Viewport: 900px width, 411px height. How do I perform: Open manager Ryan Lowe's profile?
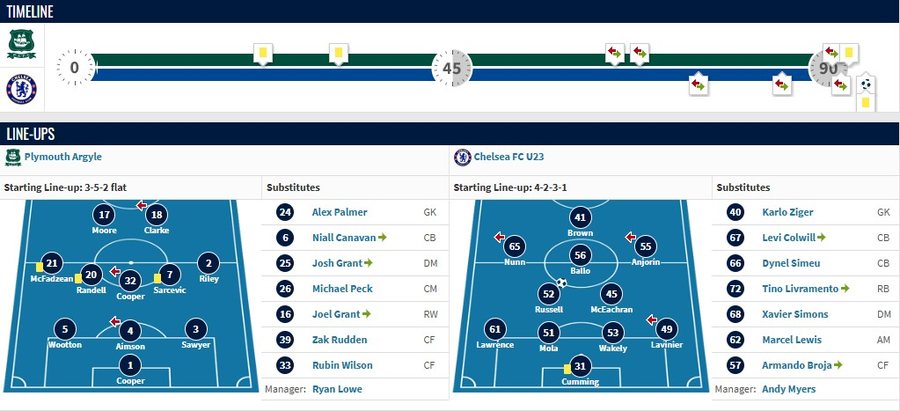coord(335,389)
